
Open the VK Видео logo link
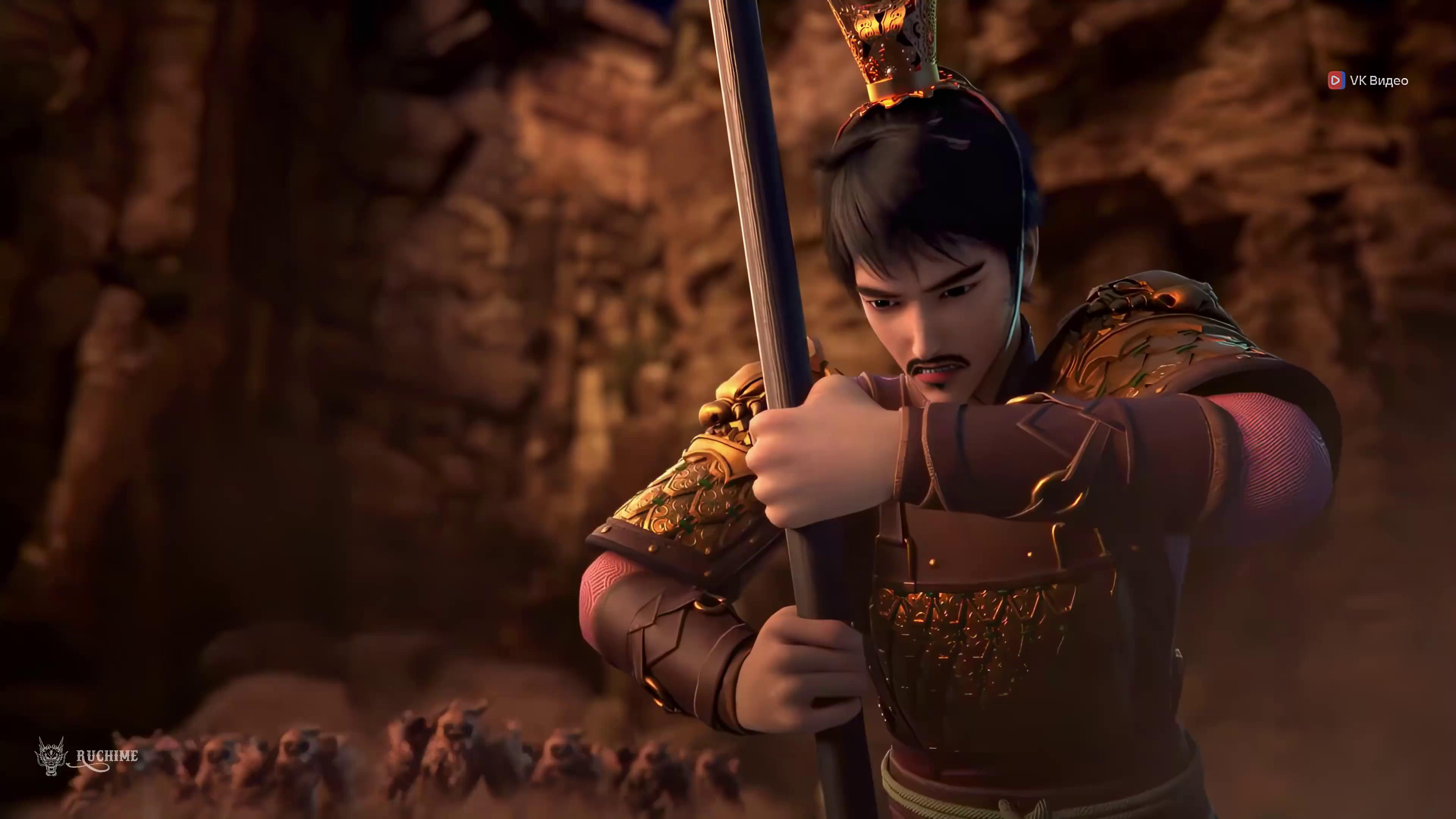coord(1368,80)
